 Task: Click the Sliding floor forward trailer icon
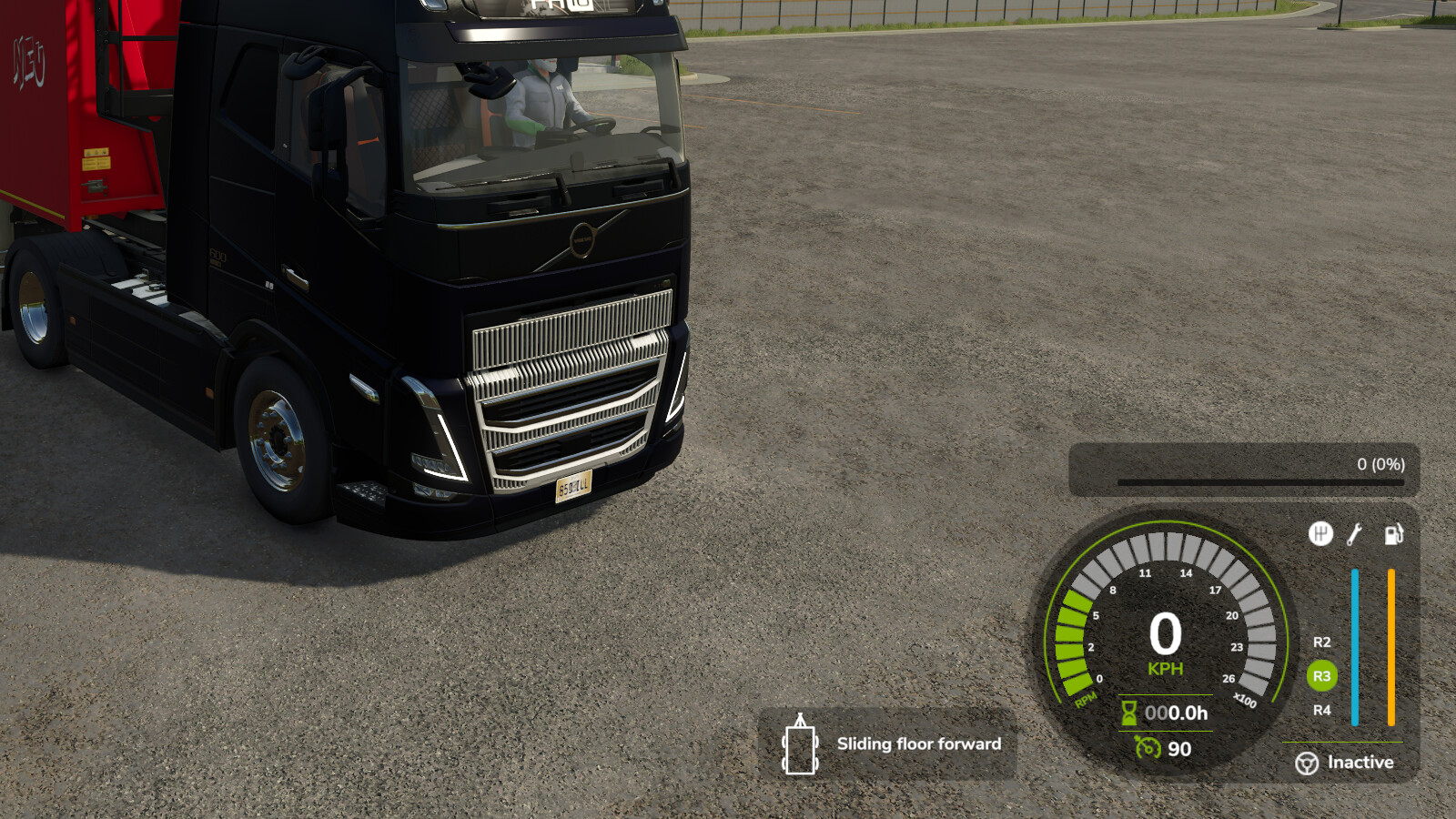(x=800, y=744)
